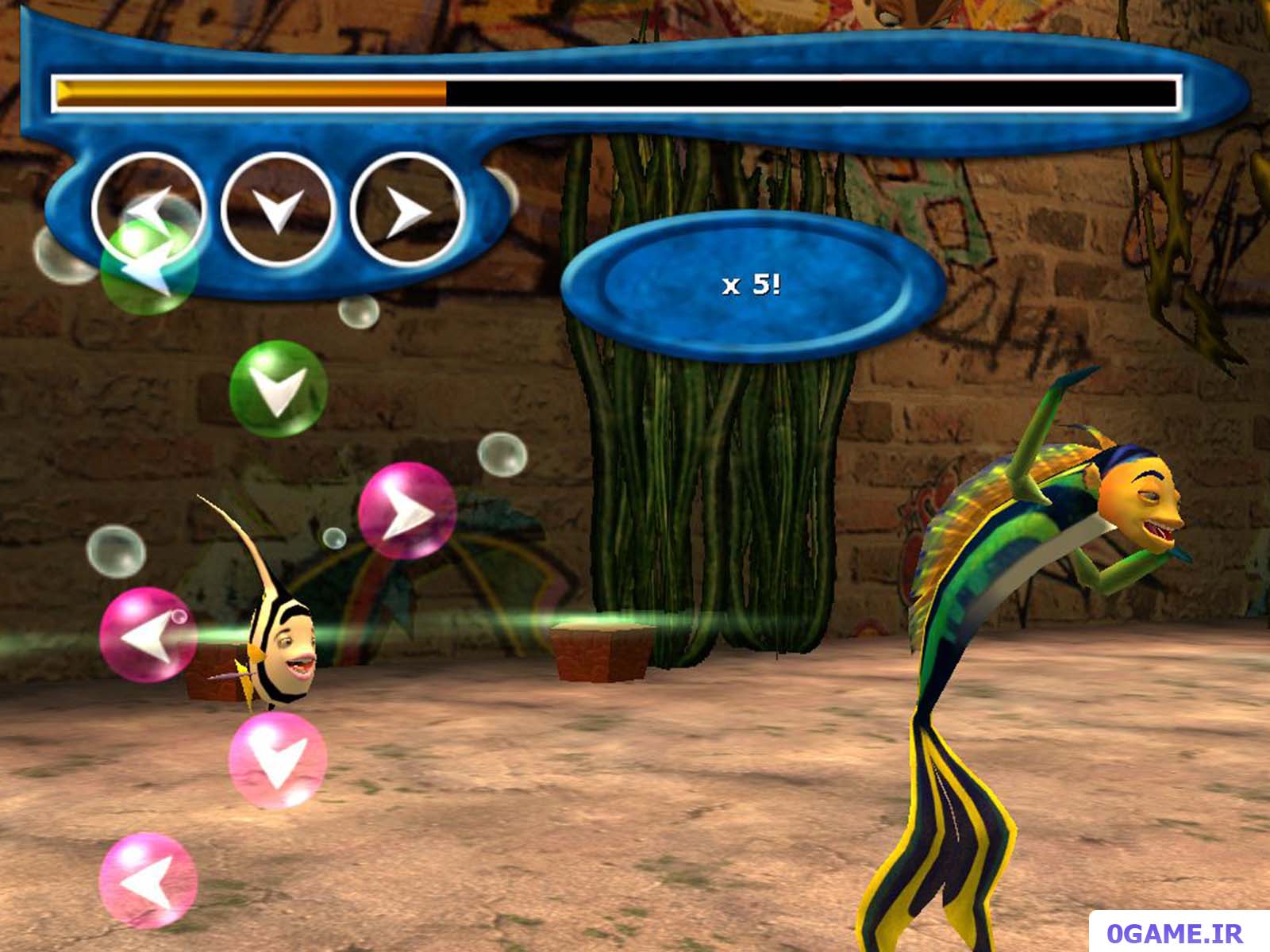Pop the green left-arrow bubble
This screenshot has height=952, width=1270.
149,266
